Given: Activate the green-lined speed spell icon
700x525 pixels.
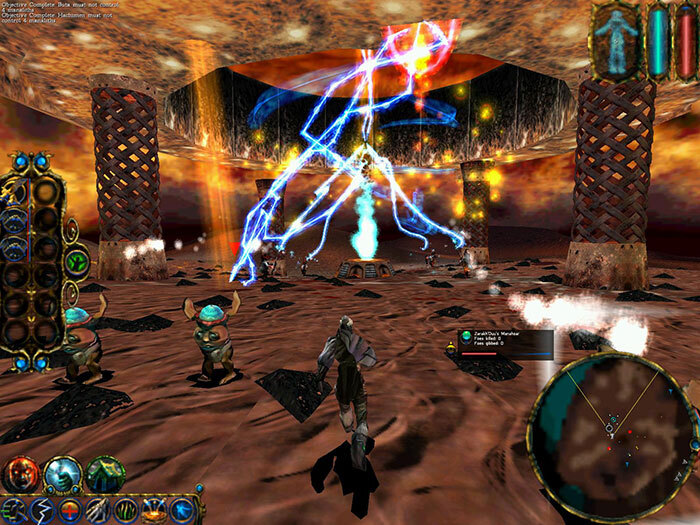Looking at the screenshot, I should [13, 510].
